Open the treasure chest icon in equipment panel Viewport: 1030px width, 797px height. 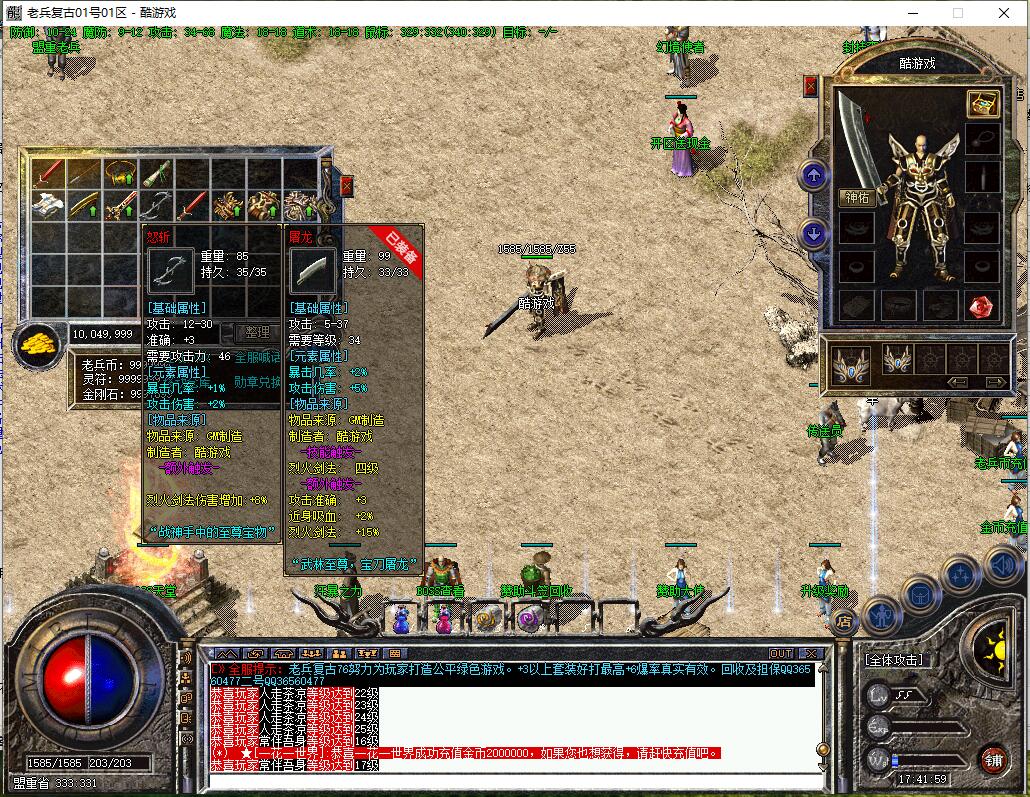click(981, 104)
